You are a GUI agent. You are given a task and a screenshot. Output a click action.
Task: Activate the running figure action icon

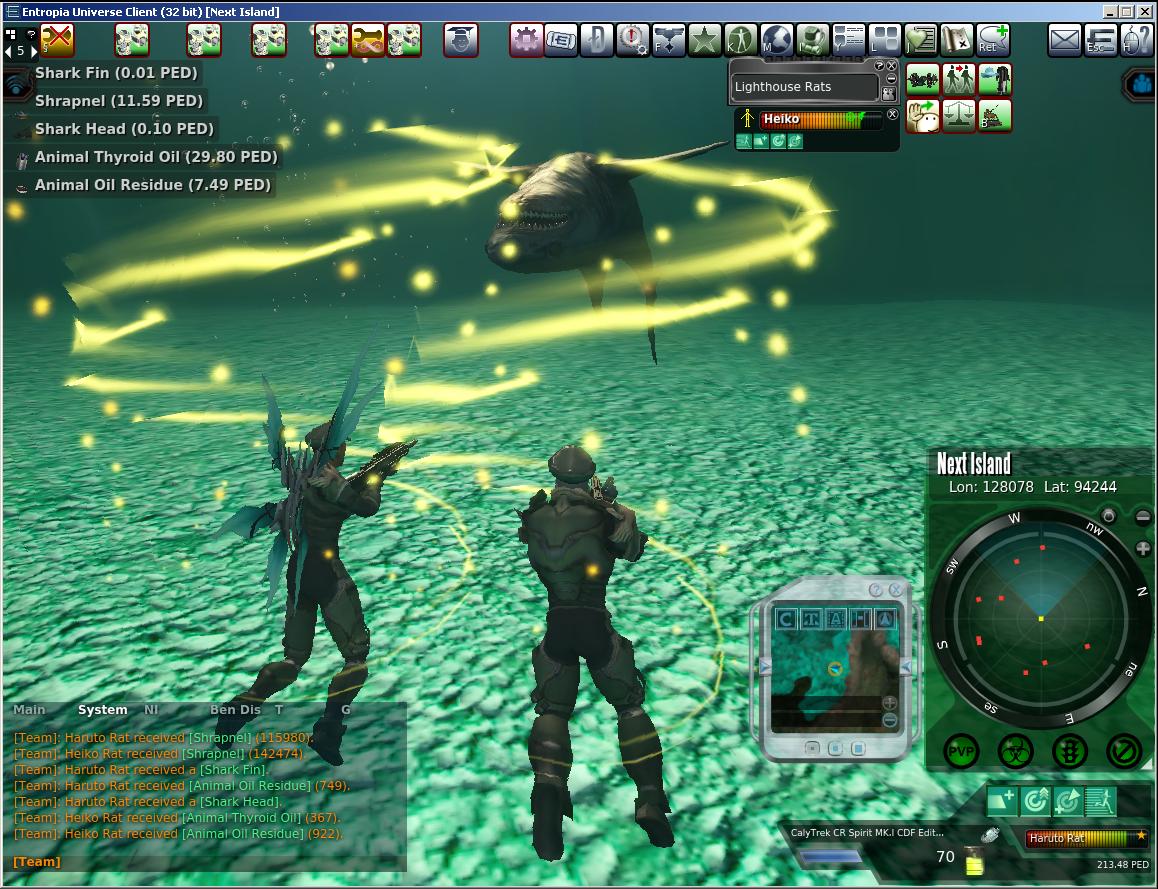pyautogui.click(x=1100, y=800)
